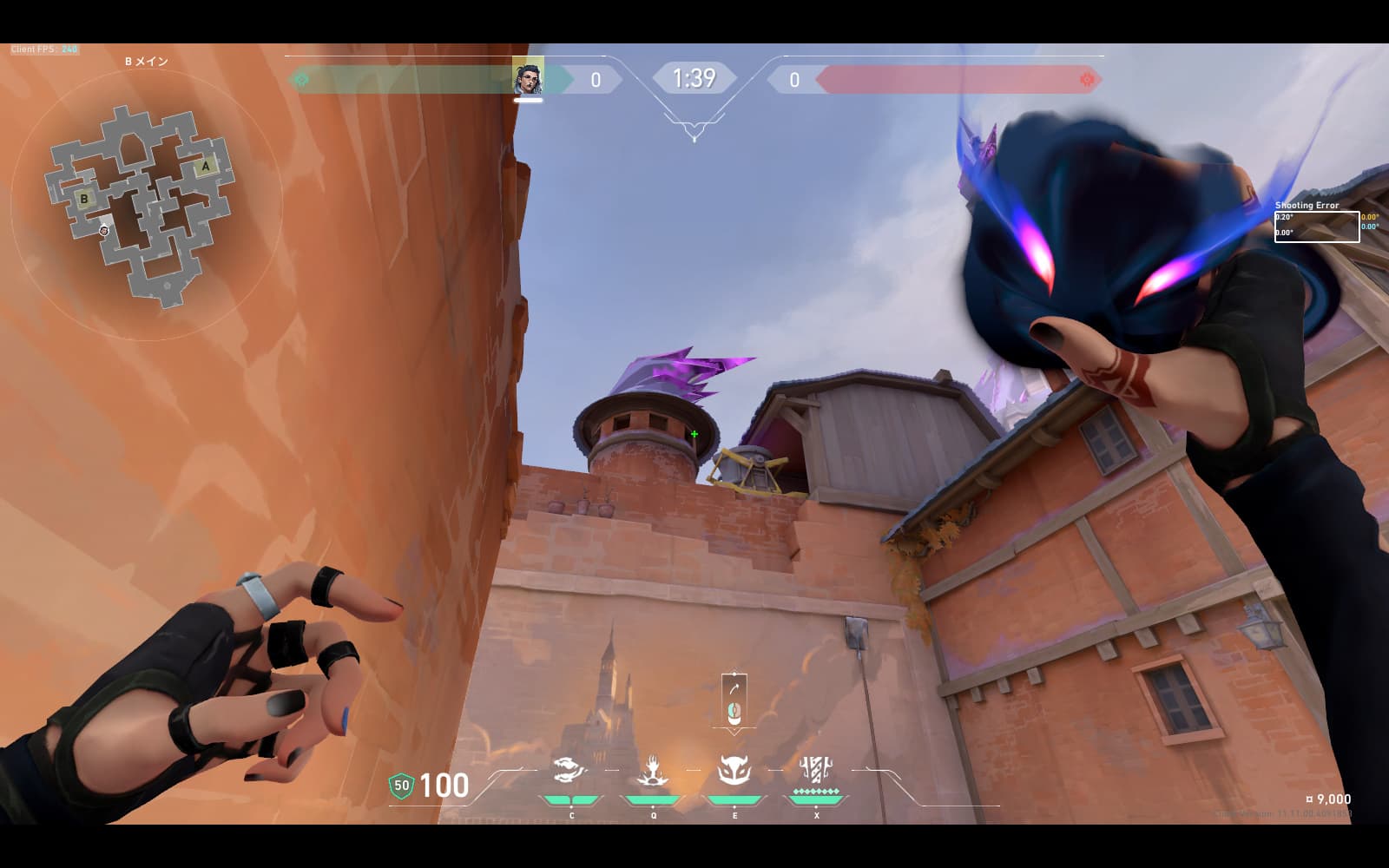Mark the A site on the minimap
Screen dimensions: 1389x868
coord(206,166)
